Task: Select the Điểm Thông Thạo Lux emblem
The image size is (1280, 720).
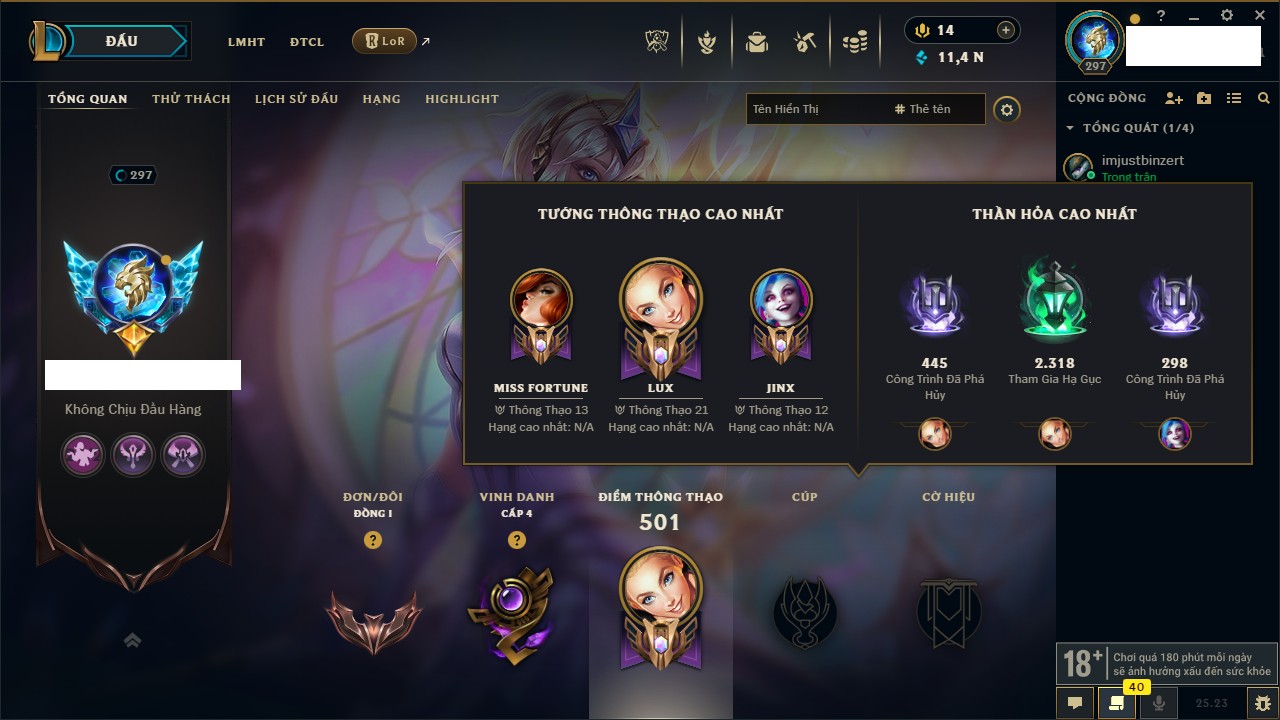Action: (660, 608)
